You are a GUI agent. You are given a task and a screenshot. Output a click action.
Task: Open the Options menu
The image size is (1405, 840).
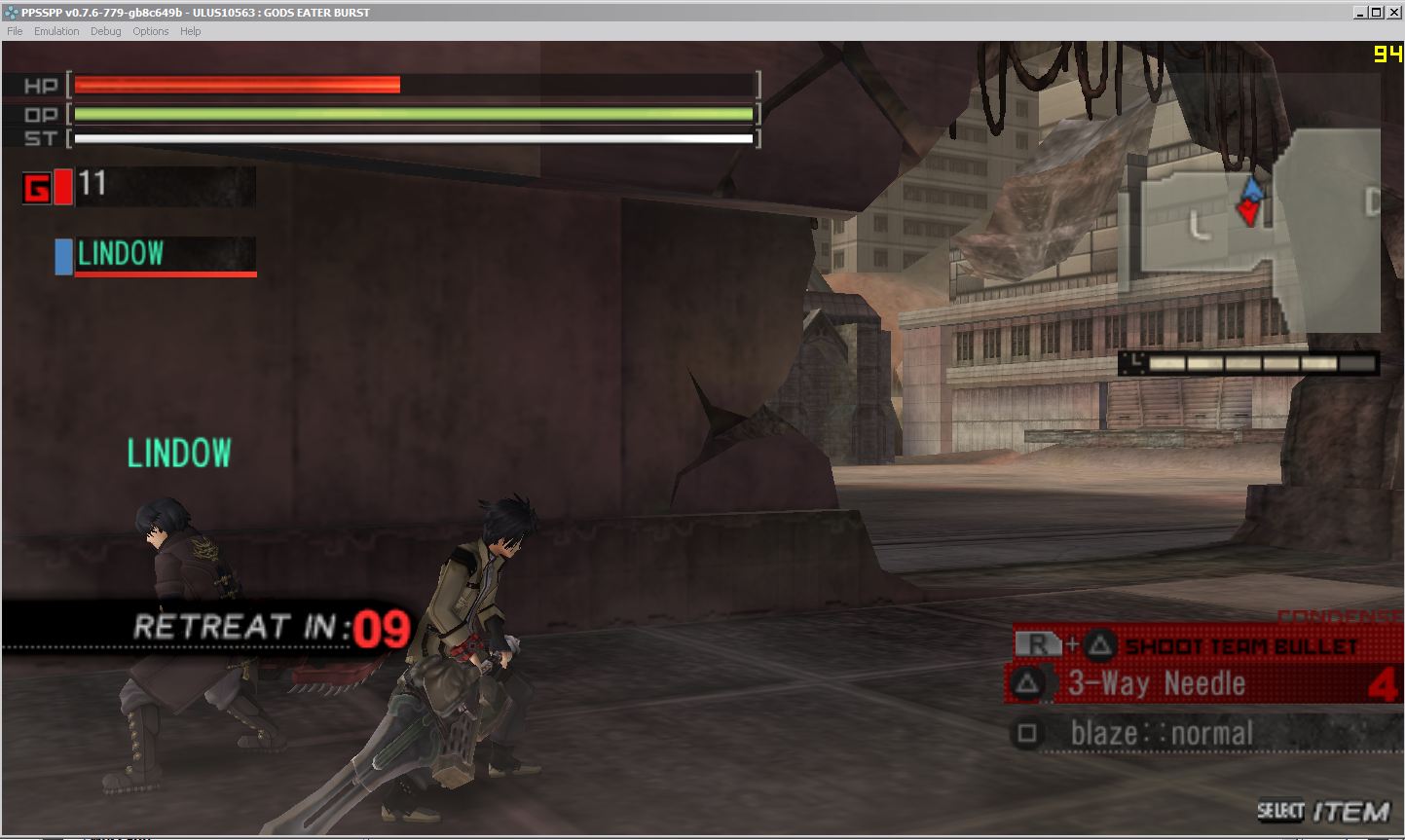pyautogui.click(x=151, y=31)
